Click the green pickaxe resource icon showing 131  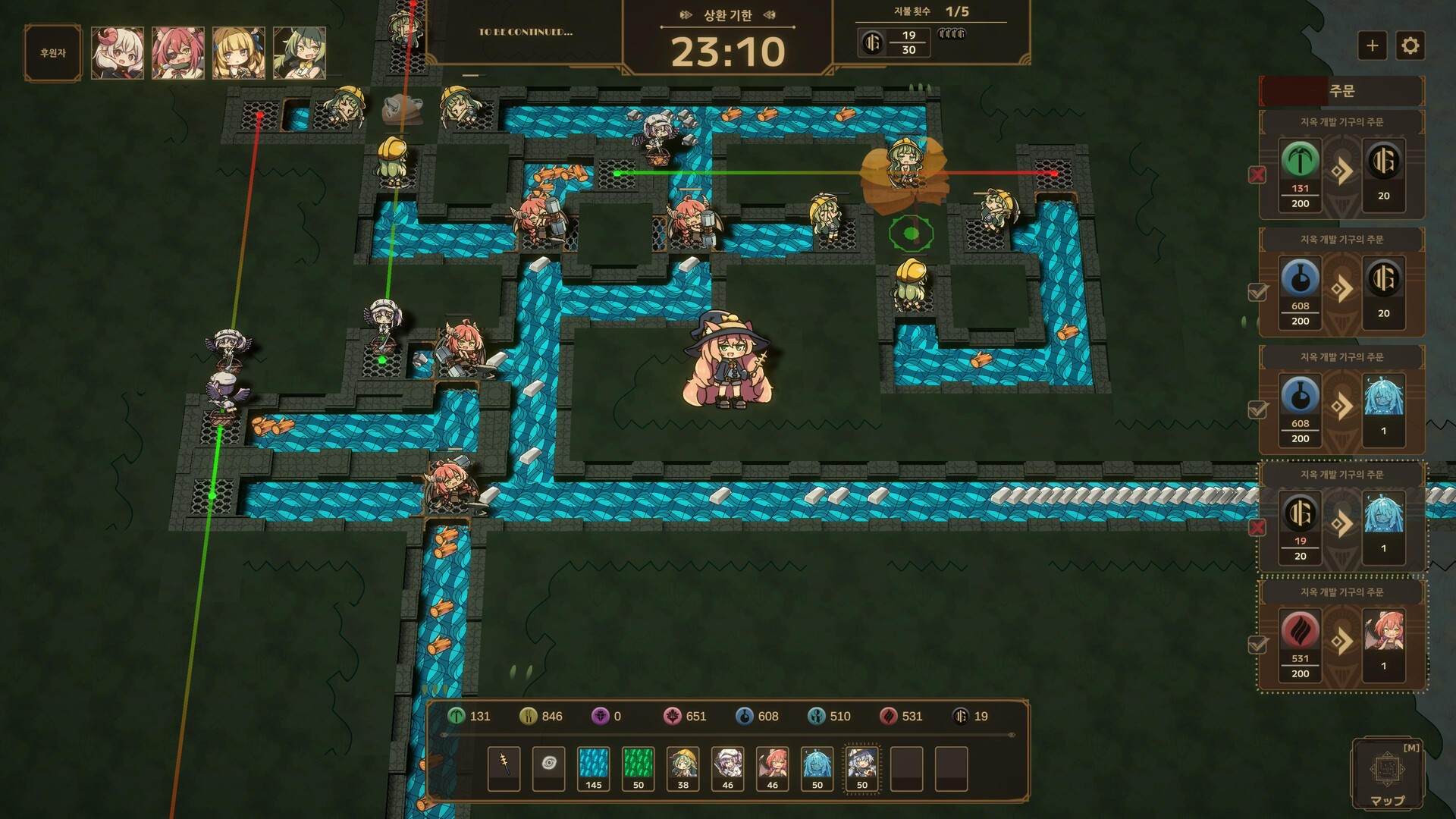tap(459, 716)
